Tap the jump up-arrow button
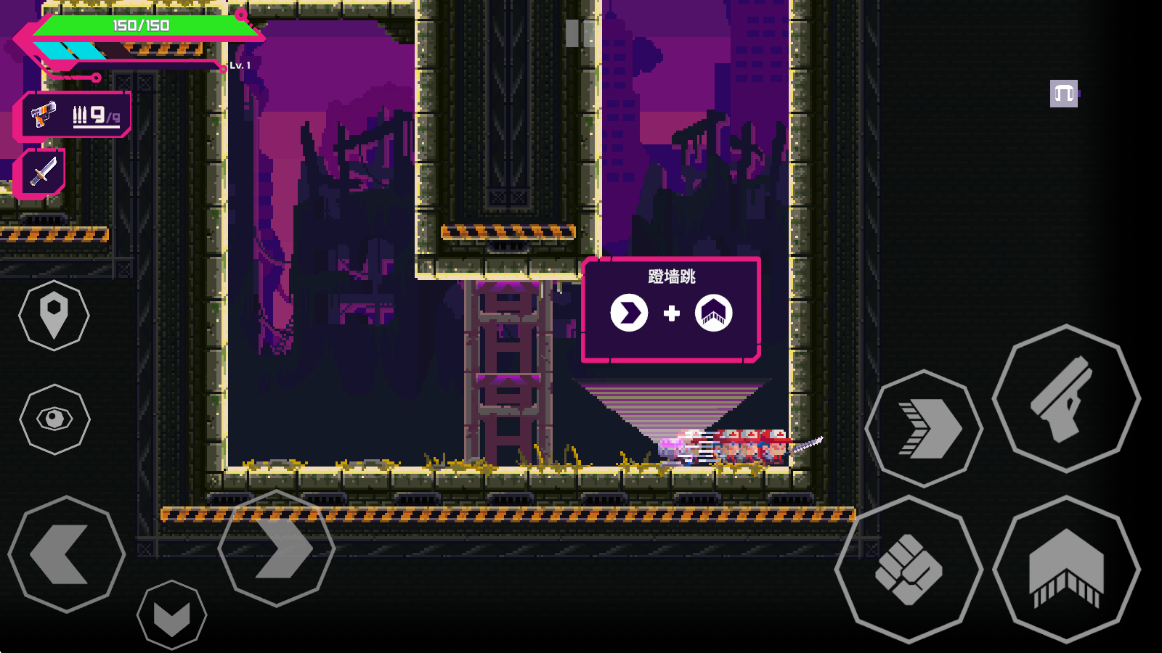 (1066, 569)
